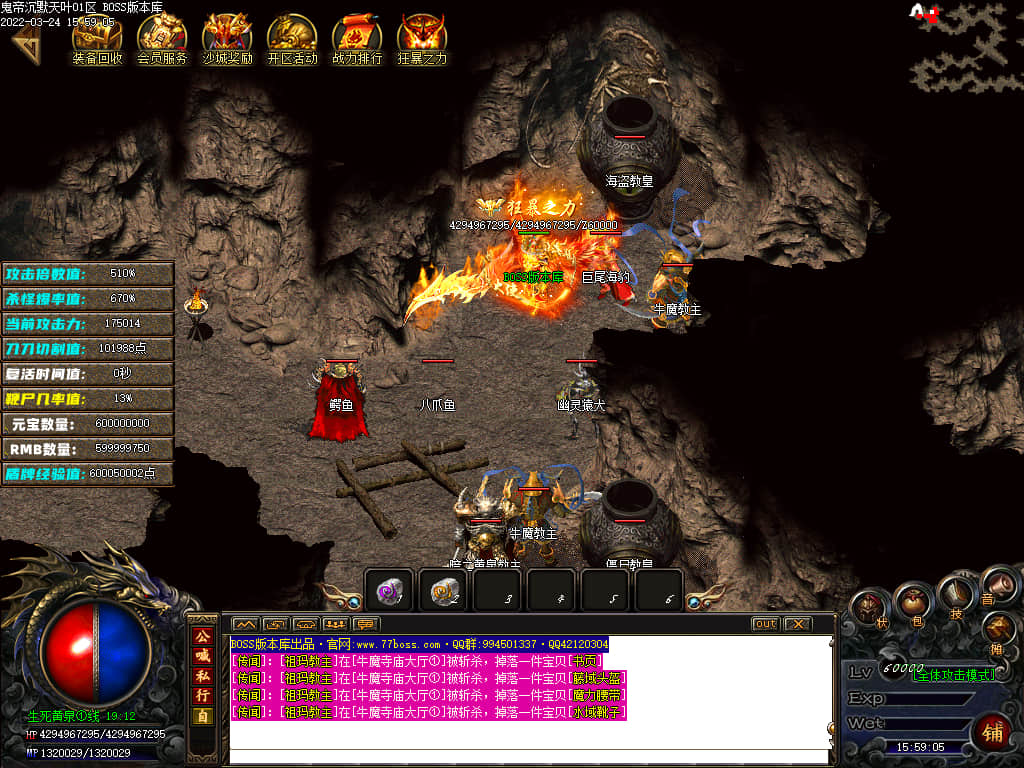Close the chat panel with X button
This screenshot has width=1024, height=768.
tap(796, 624)
